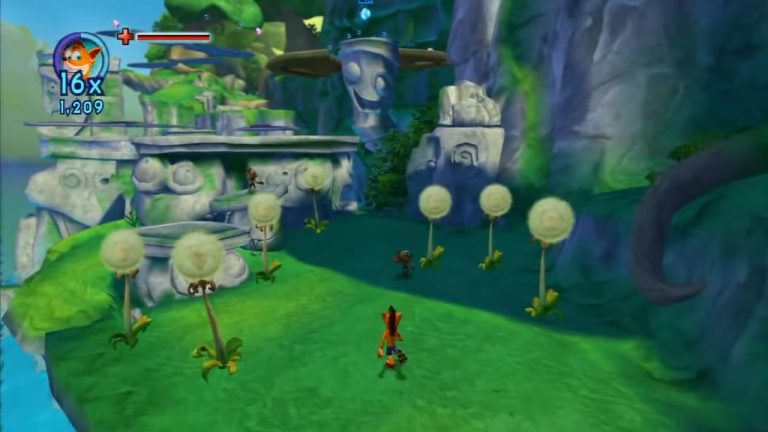The height and width of the screenshot is (432, 768).
Task: Click the Crash portrait HUD icon
Action: [79, 55]
